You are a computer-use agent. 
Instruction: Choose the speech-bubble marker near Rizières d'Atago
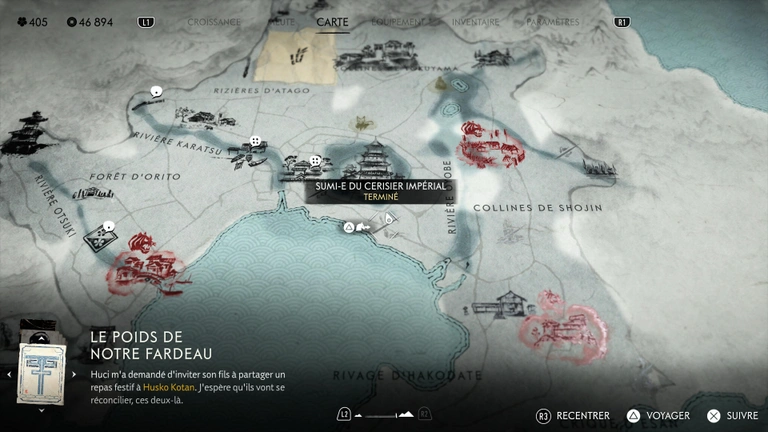pos(156,92)
